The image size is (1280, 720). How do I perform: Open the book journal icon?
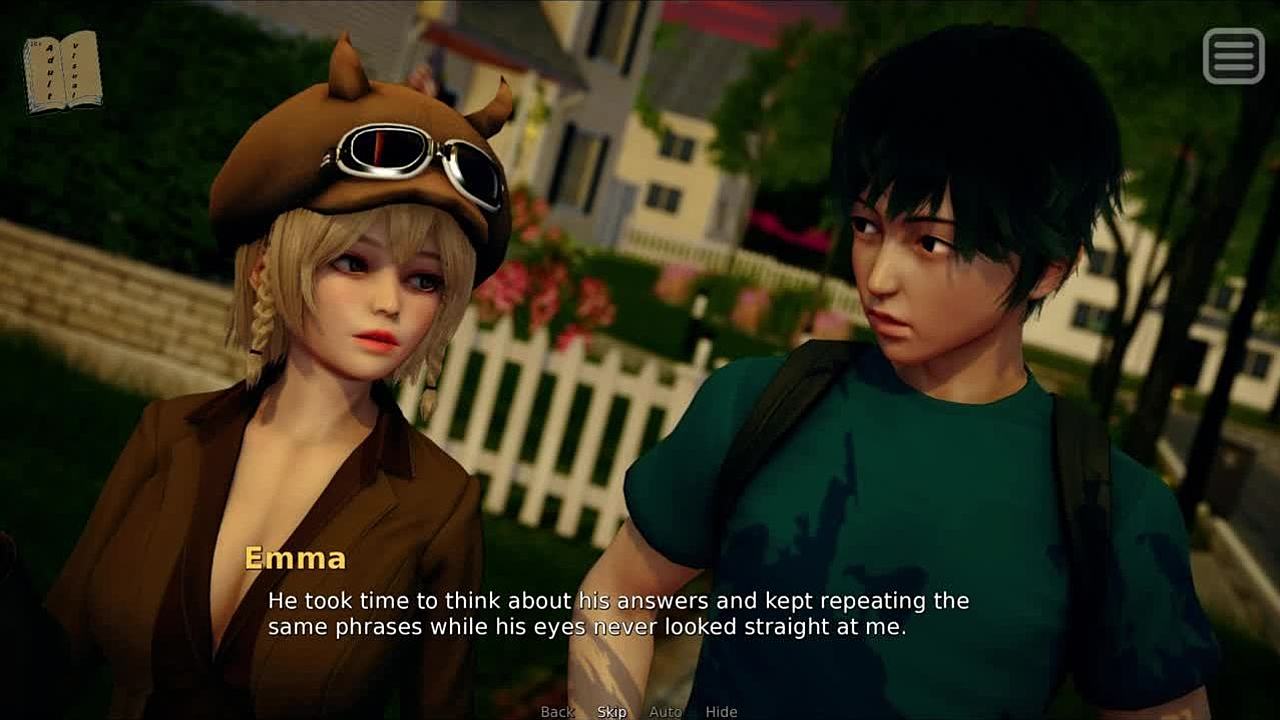(62, 72)
